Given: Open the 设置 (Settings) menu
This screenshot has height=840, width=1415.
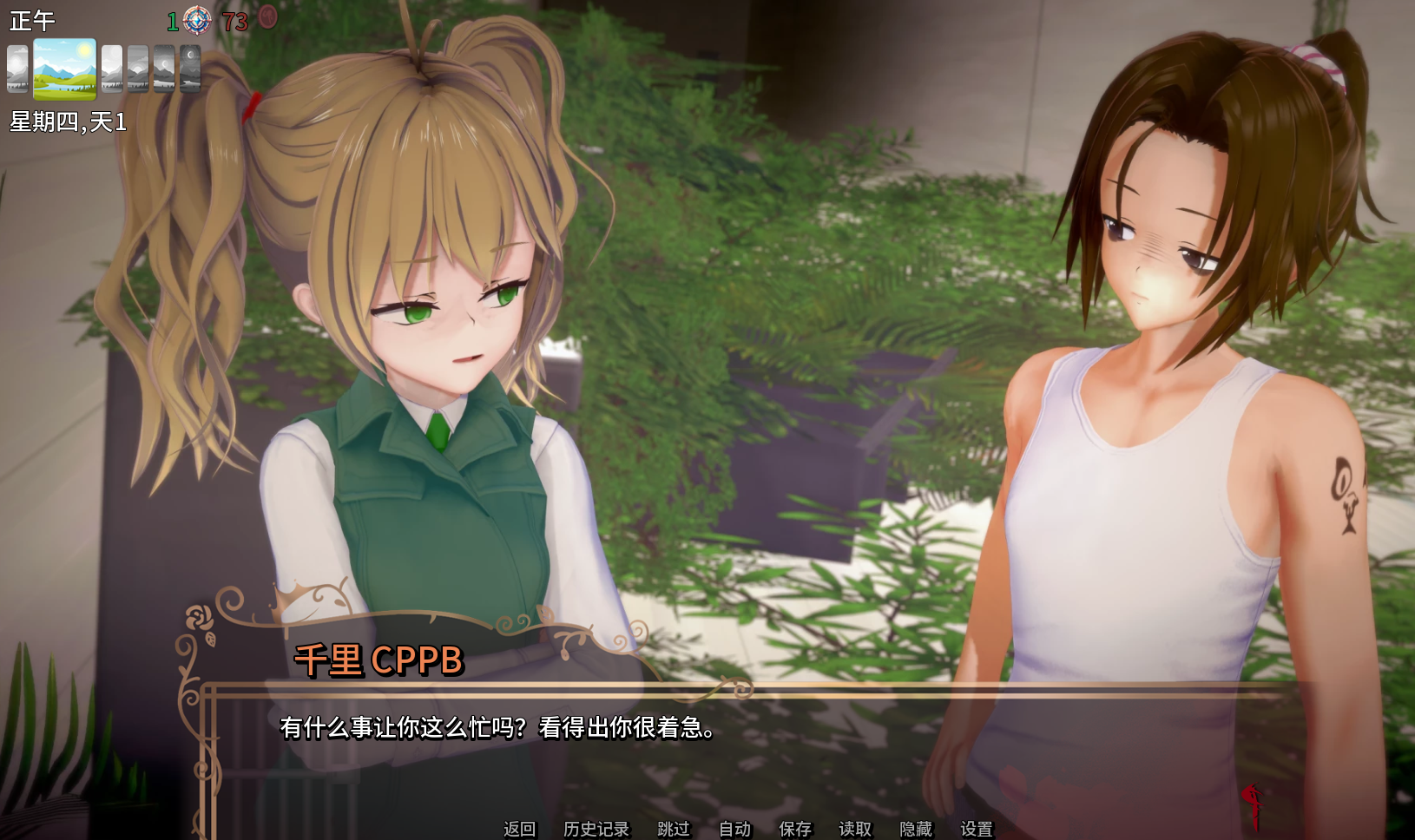Looking at the screenshot, I should pyautogui.click(x=977, y=829).
